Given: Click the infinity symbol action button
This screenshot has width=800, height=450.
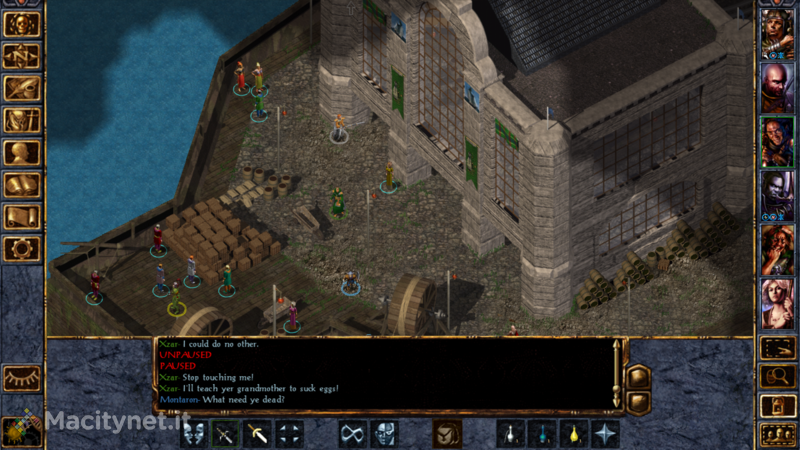Looking at the screenshot, I should [352, 434].
